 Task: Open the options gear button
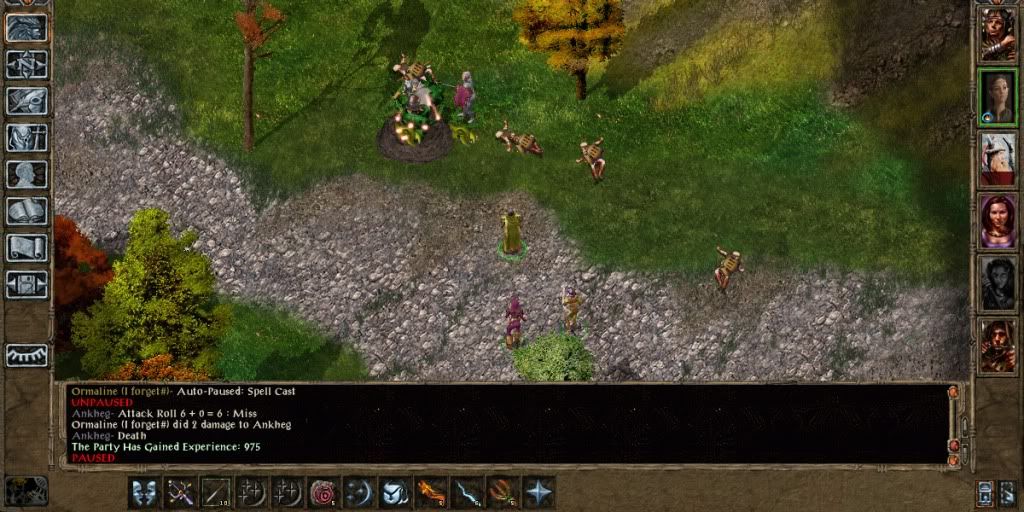tap(27, 284)
